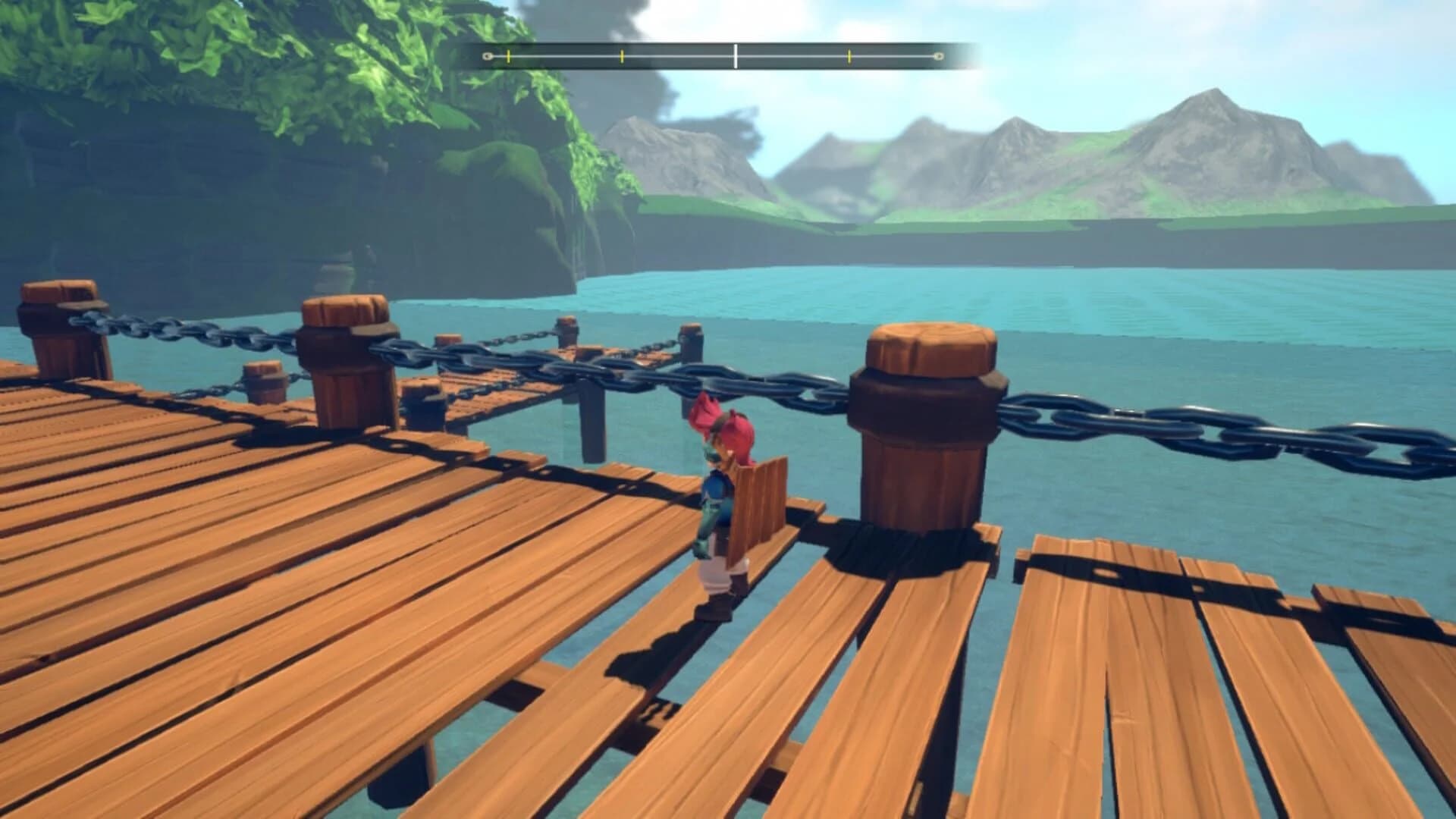Select the second yellow tick marker
1456x819 pixels.
tap(622, 55)
